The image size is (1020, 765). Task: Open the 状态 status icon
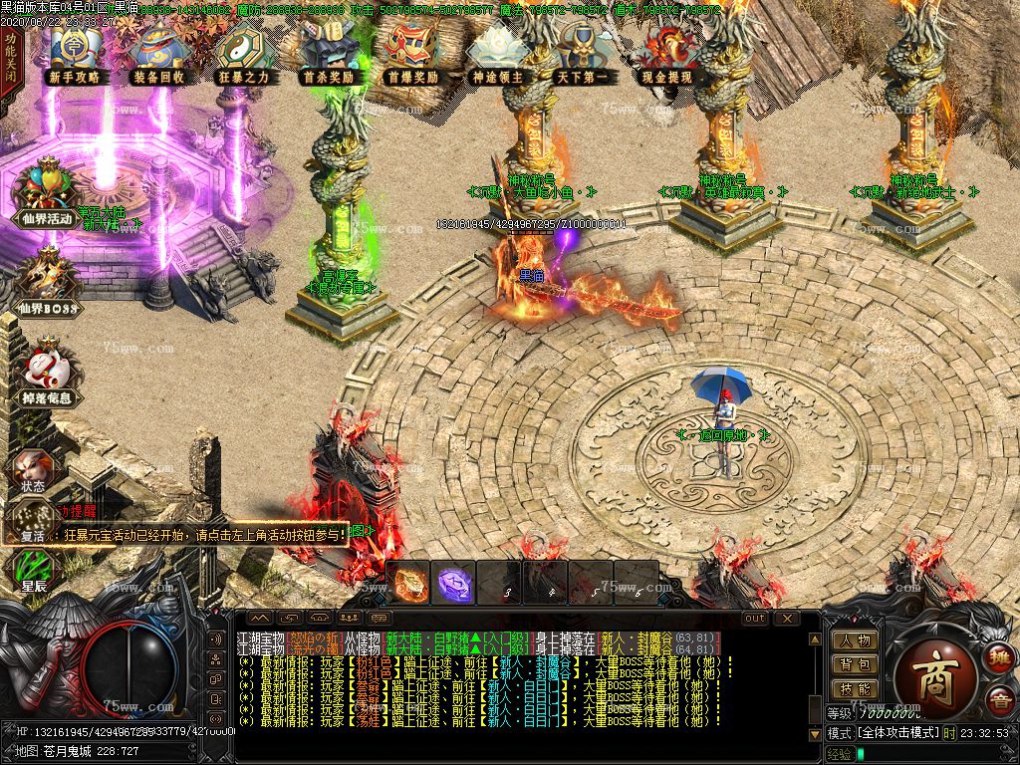pos(32,469)
